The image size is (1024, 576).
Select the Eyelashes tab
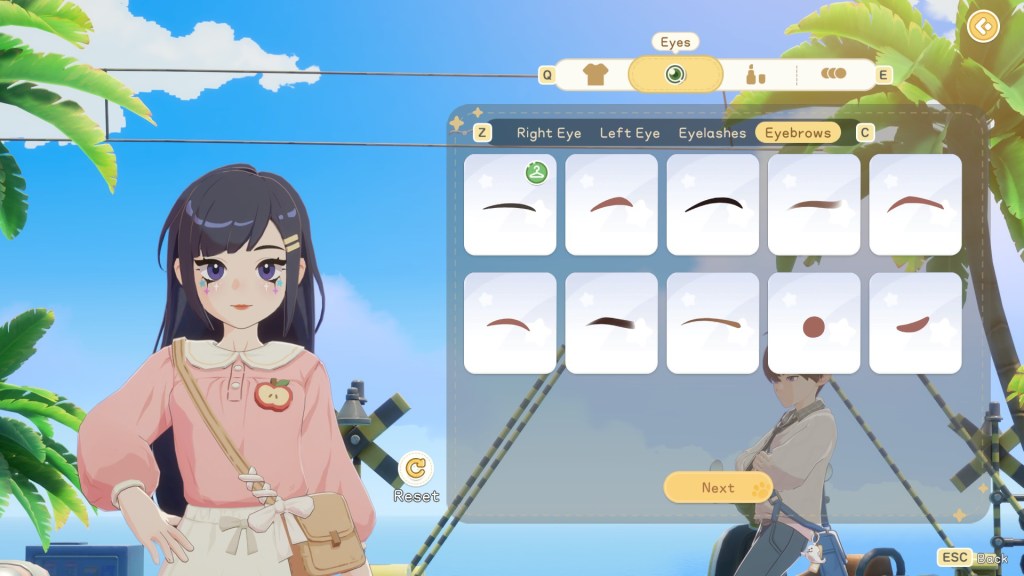712,133
